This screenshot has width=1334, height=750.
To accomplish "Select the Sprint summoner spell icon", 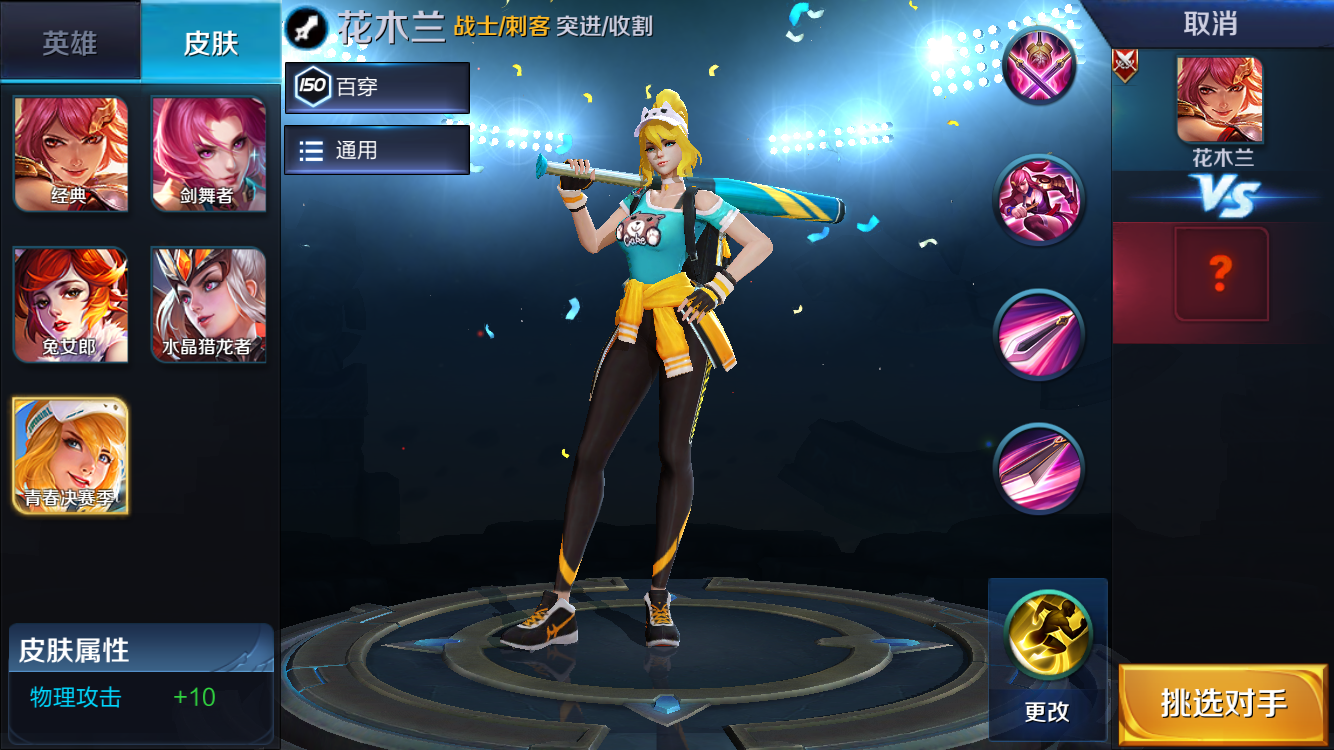I will point(1047,633).
